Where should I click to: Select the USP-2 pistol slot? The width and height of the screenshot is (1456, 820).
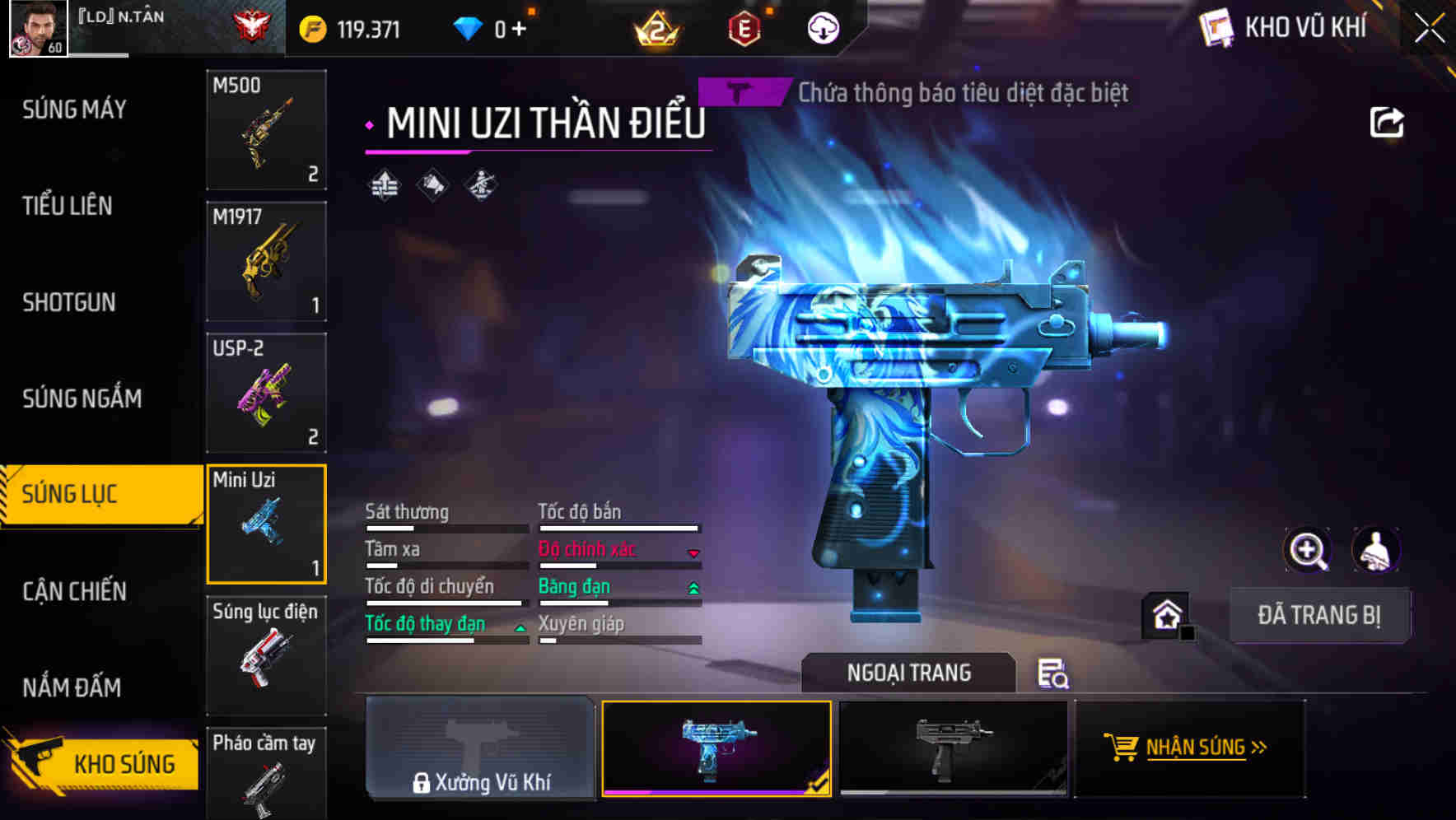coord(266,393)
